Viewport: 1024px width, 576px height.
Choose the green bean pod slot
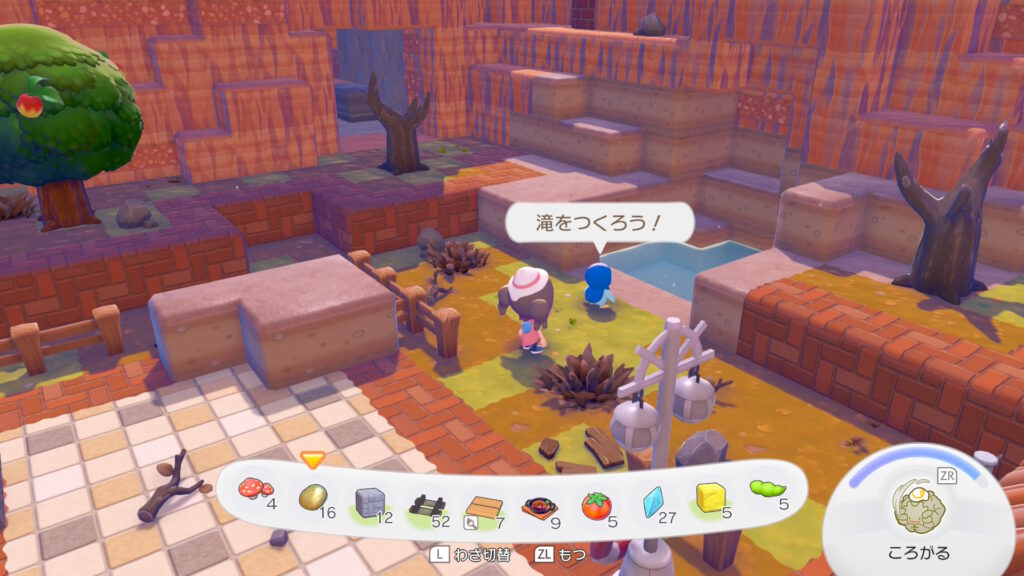pyautogui.click(x=766, y=489)
